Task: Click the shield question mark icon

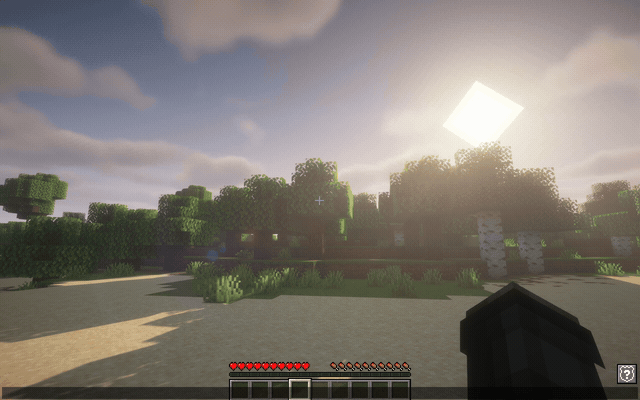Action: (626, 373)
